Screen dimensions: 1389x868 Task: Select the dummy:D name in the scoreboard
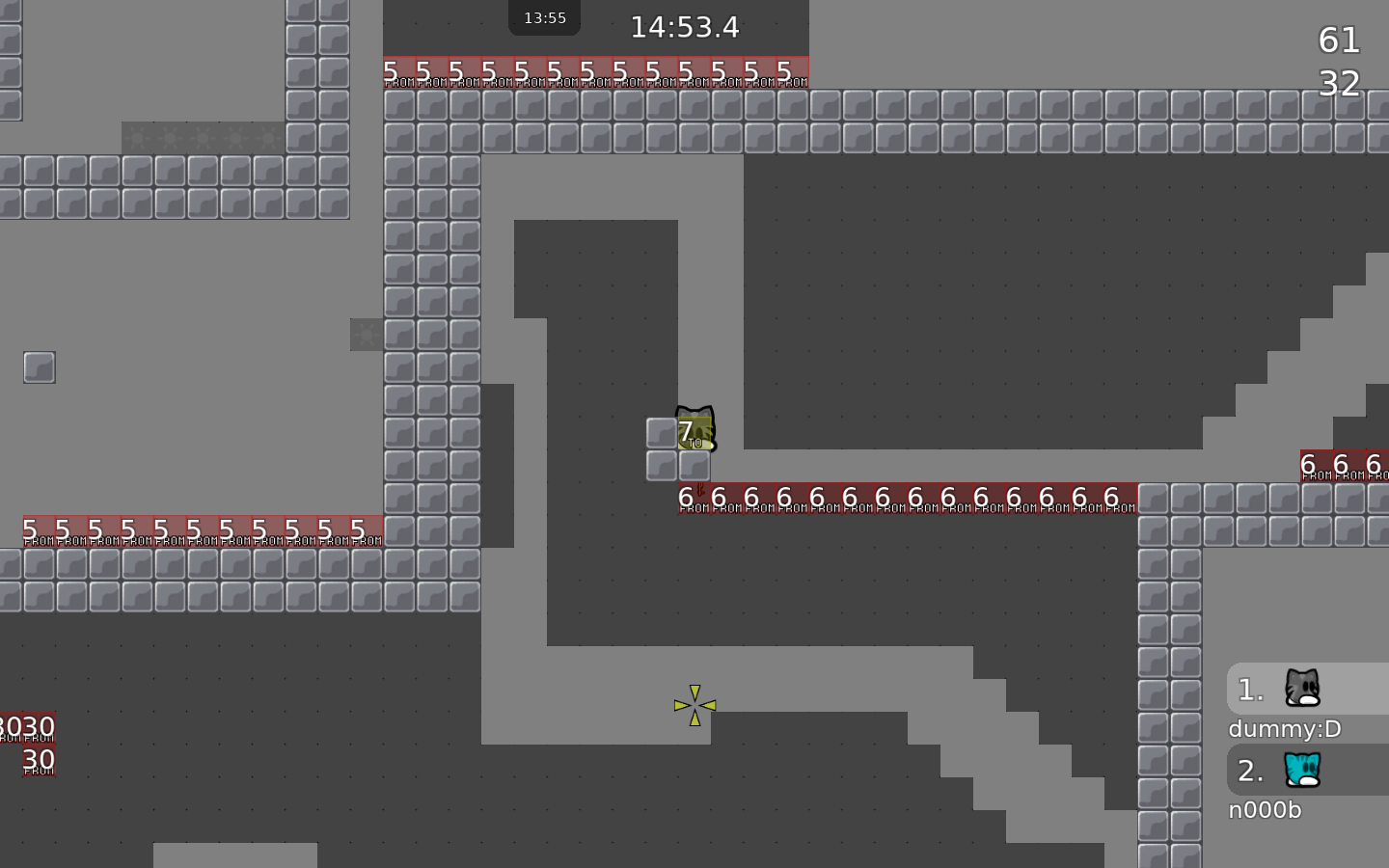[1284, 729]
